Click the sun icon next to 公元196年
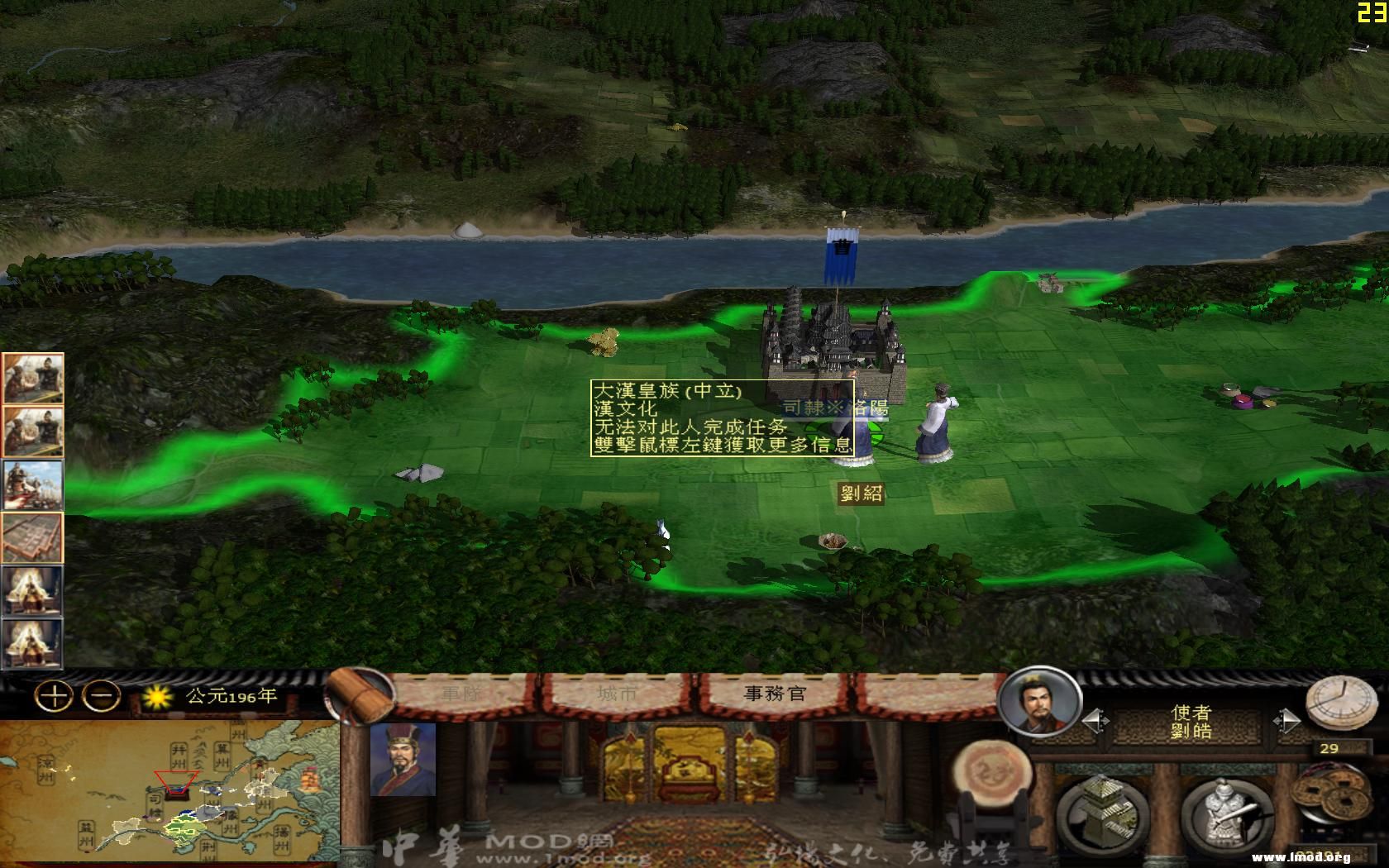Viewport: 1389px width, 868px height. pyautogui.click(x=160, y=697)
